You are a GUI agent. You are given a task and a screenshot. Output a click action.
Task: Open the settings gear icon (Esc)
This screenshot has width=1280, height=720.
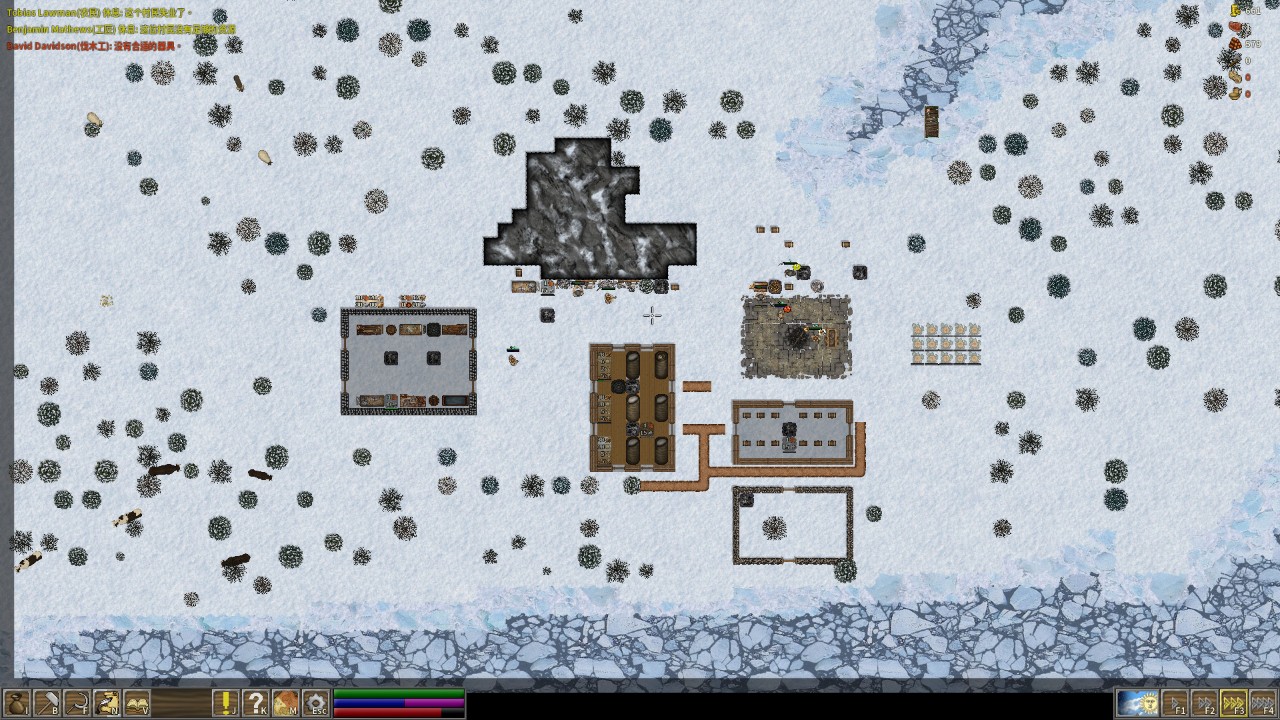[x=314, y=704]
